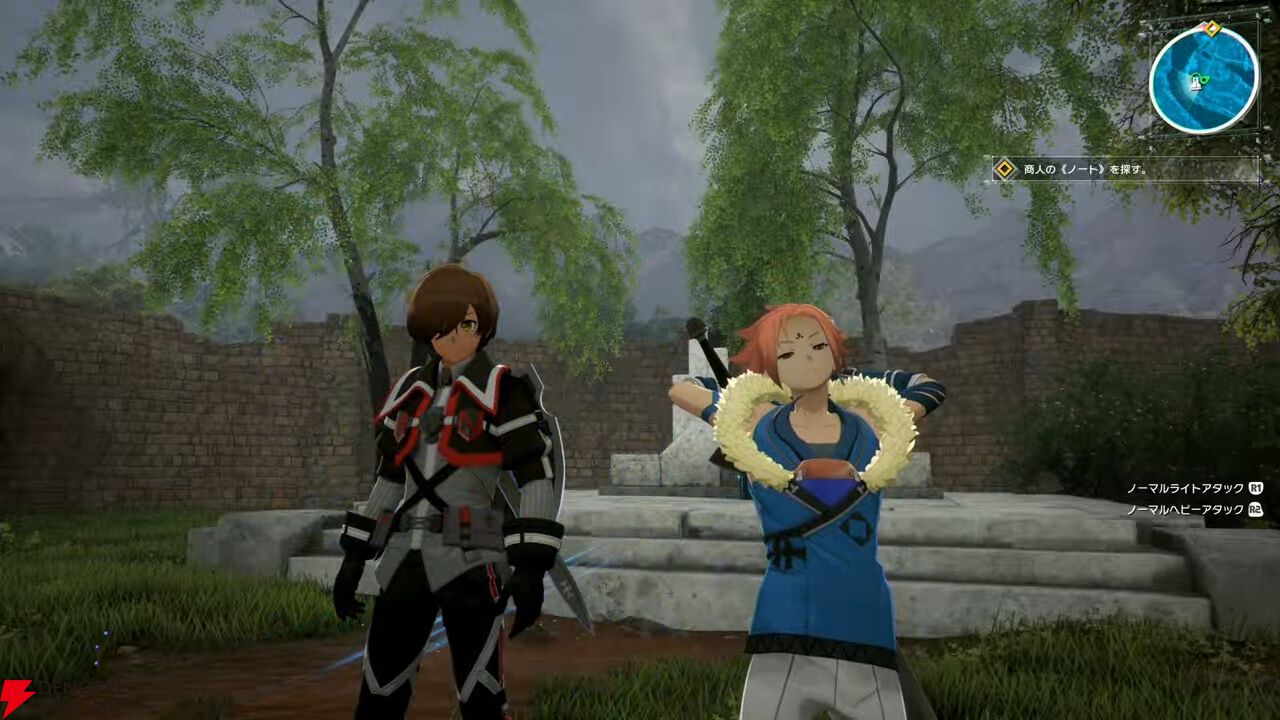Select the green player marker on the minimap
The image size is (1280, 720).
pyautogui.click(x=1197, y=82)
